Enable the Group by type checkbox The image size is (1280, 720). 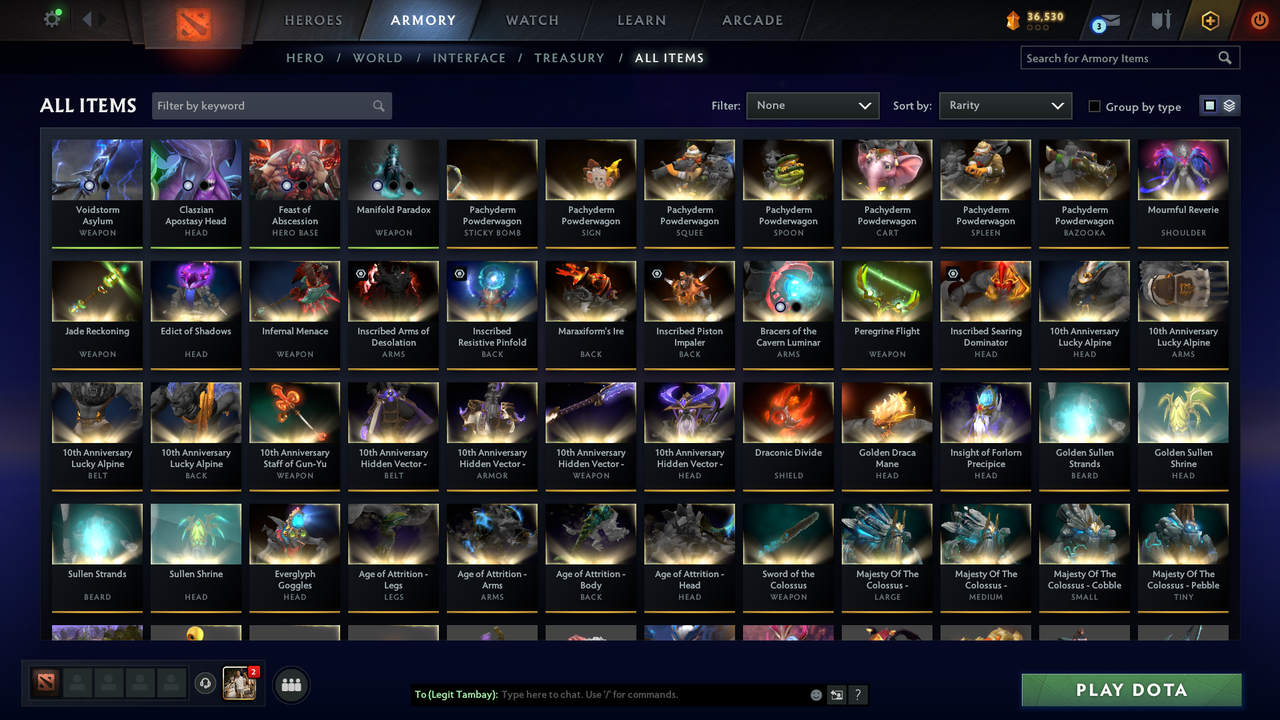[x=1094, y=106]
